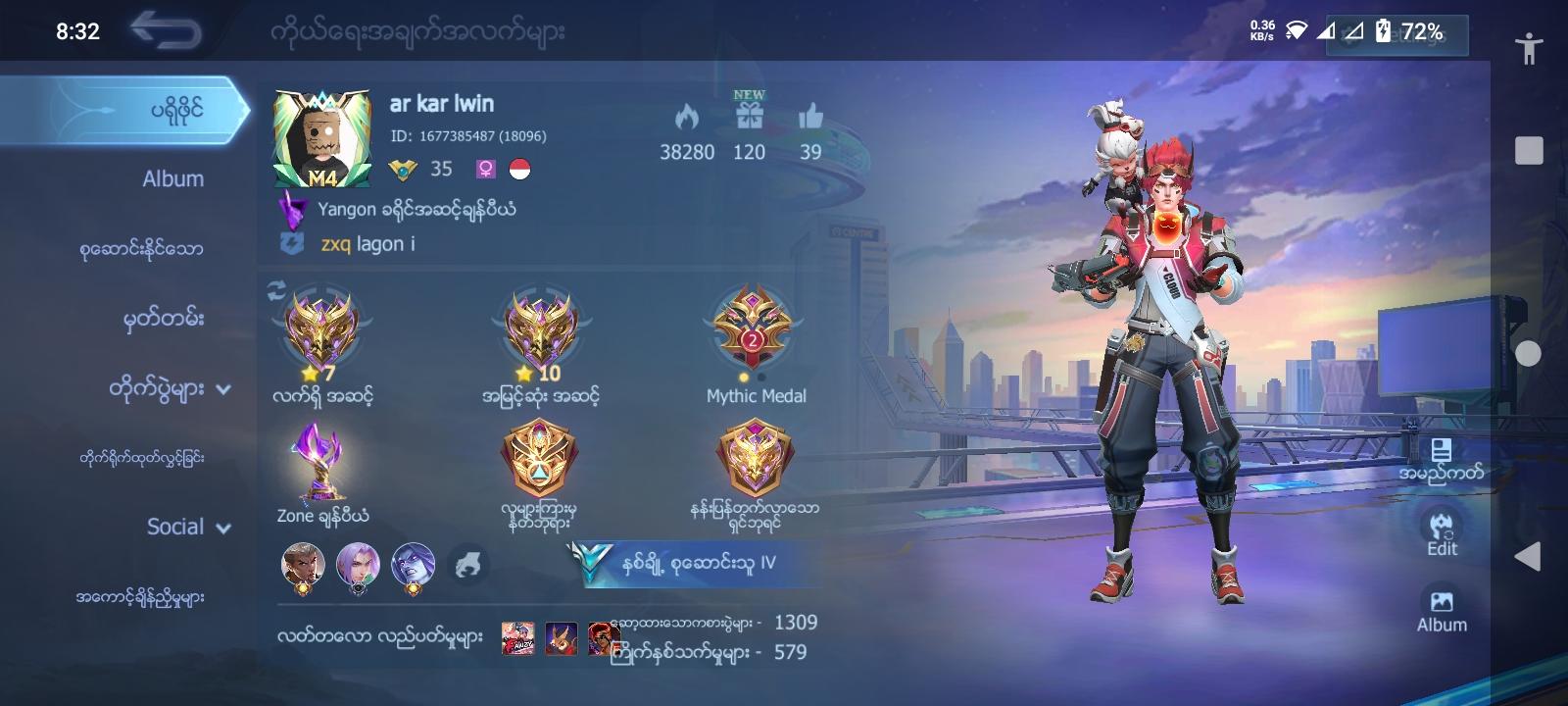Viewport: 1568px width, 706px height.
Task: Click the popularity flame icon
Action: click(689, 118)
